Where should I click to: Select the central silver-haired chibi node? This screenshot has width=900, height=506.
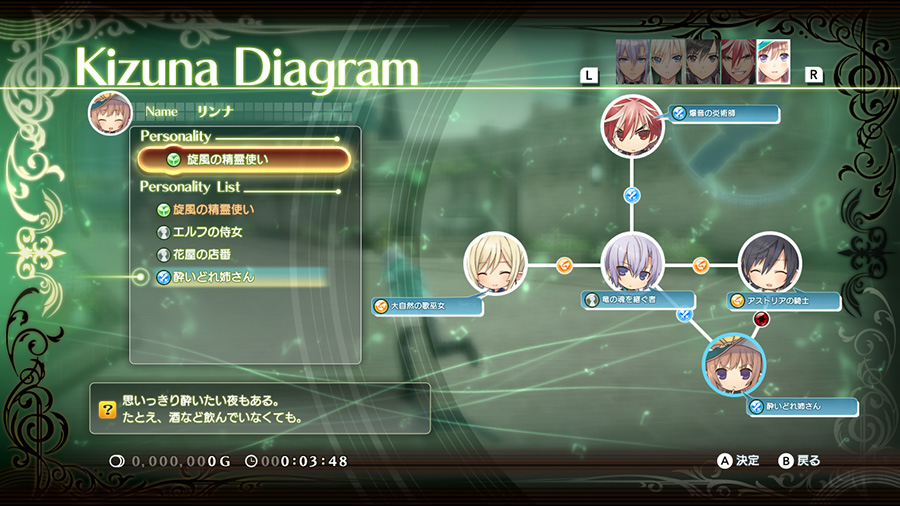pos(632,265)
